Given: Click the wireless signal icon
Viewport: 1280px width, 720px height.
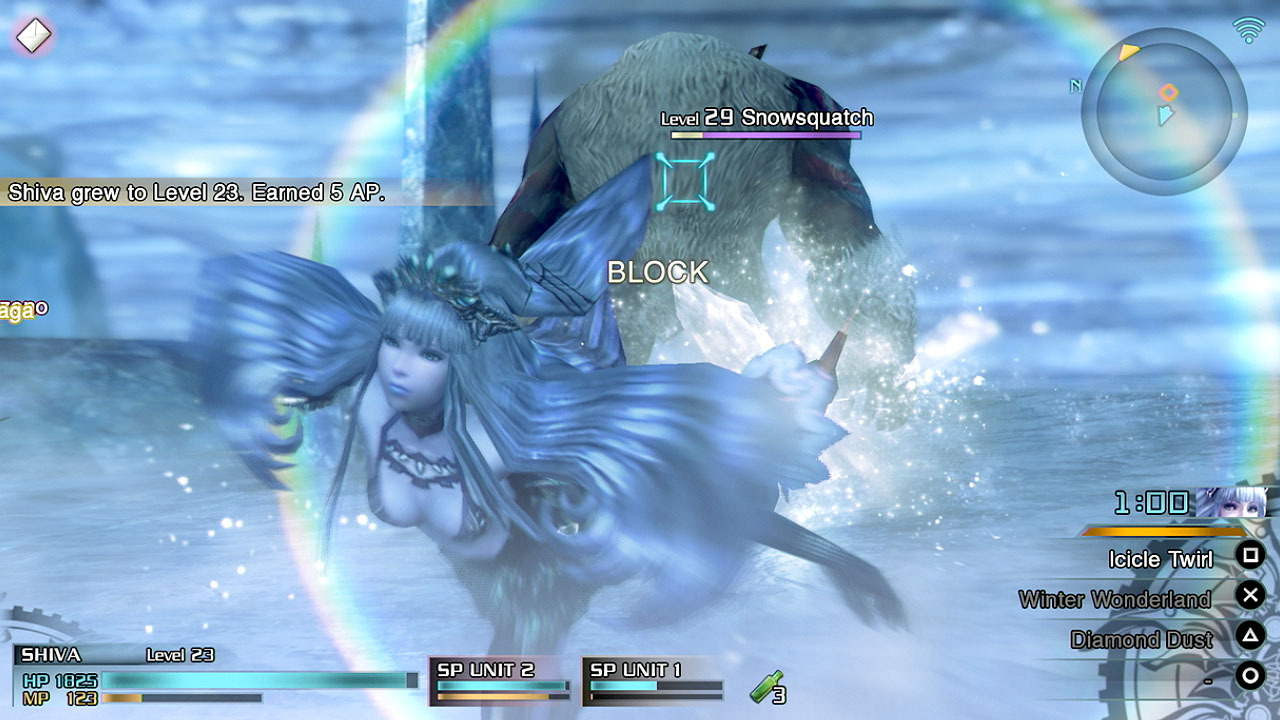Looking at the screenshot, I should point(1248,30).
